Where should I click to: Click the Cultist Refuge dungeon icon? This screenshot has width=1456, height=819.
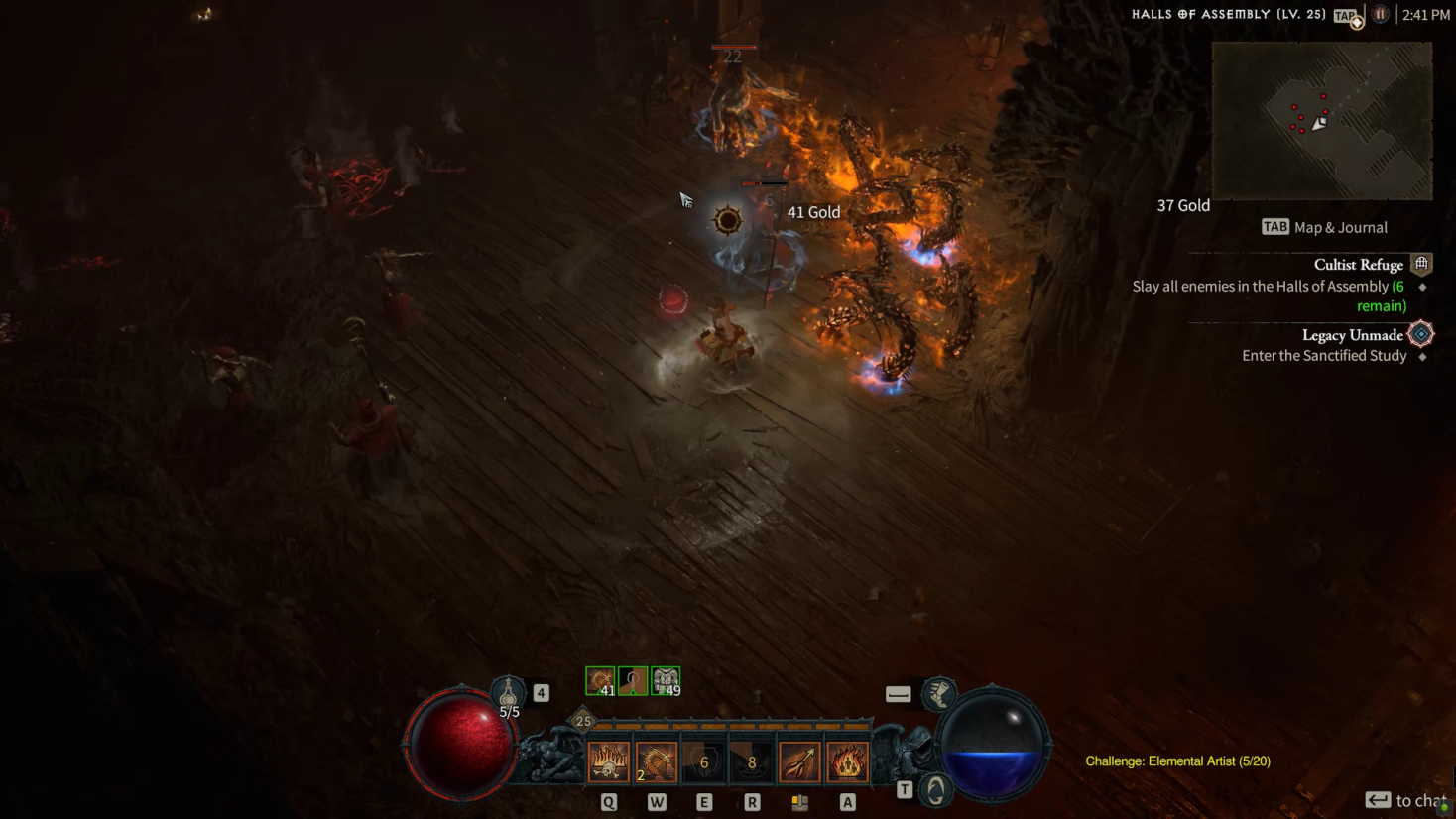tap(1421, 264)
